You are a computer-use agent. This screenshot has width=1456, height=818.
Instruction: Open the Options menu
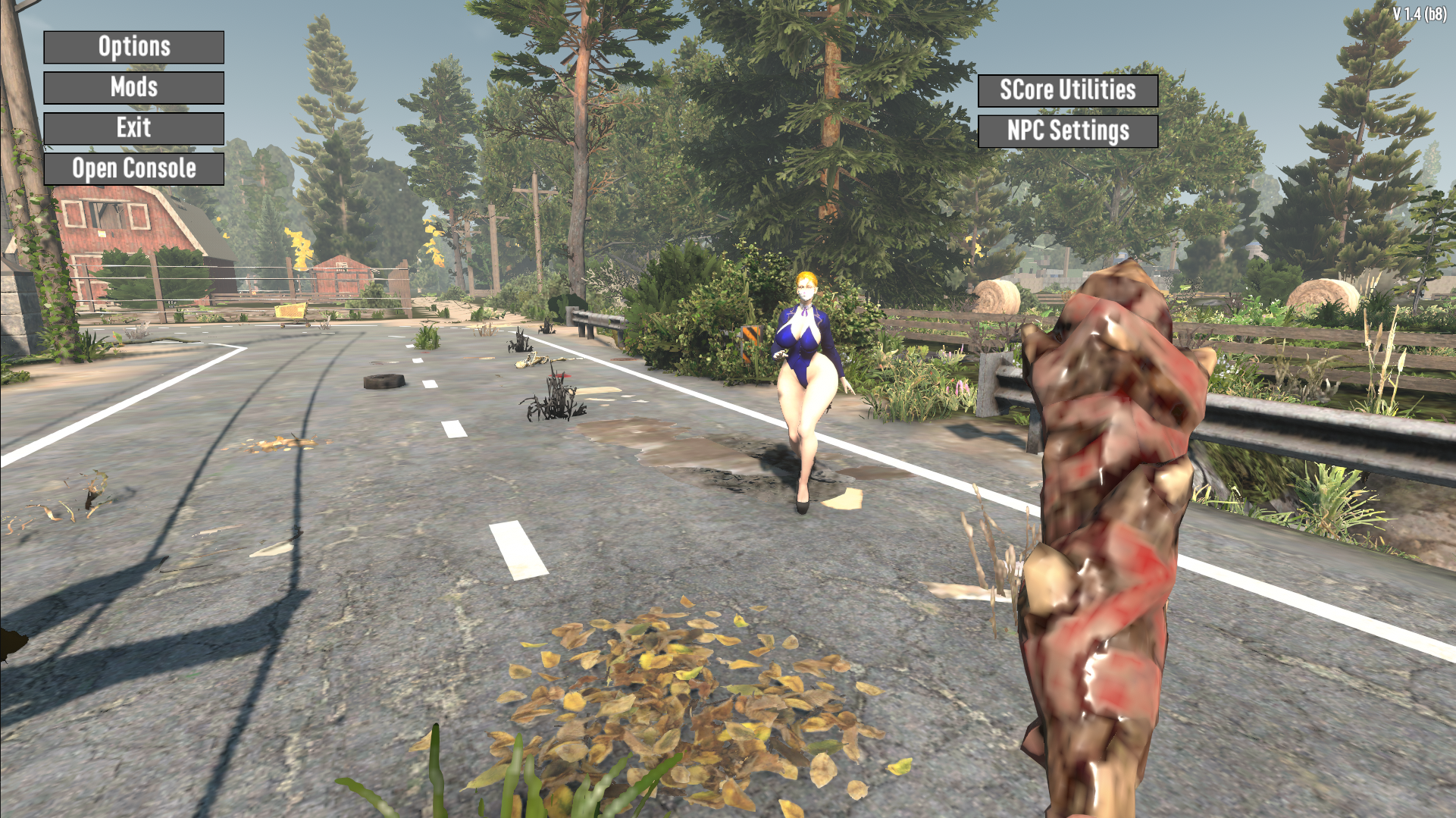(x=133, y=47)
